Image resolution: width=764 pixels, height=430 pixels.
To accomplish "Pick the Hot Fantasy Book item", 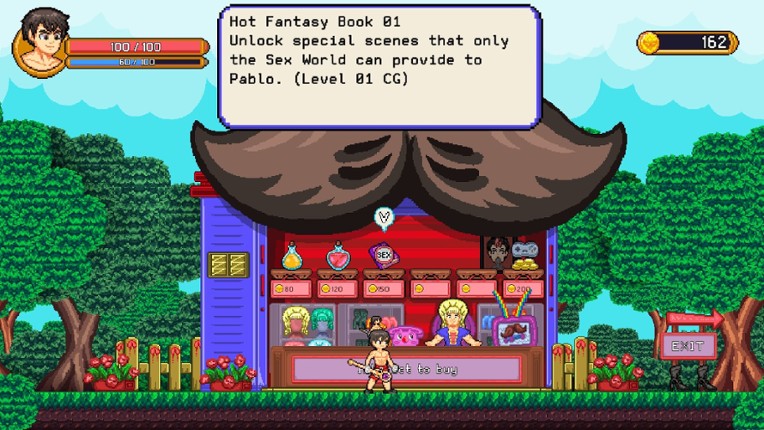I will point(383,255).
